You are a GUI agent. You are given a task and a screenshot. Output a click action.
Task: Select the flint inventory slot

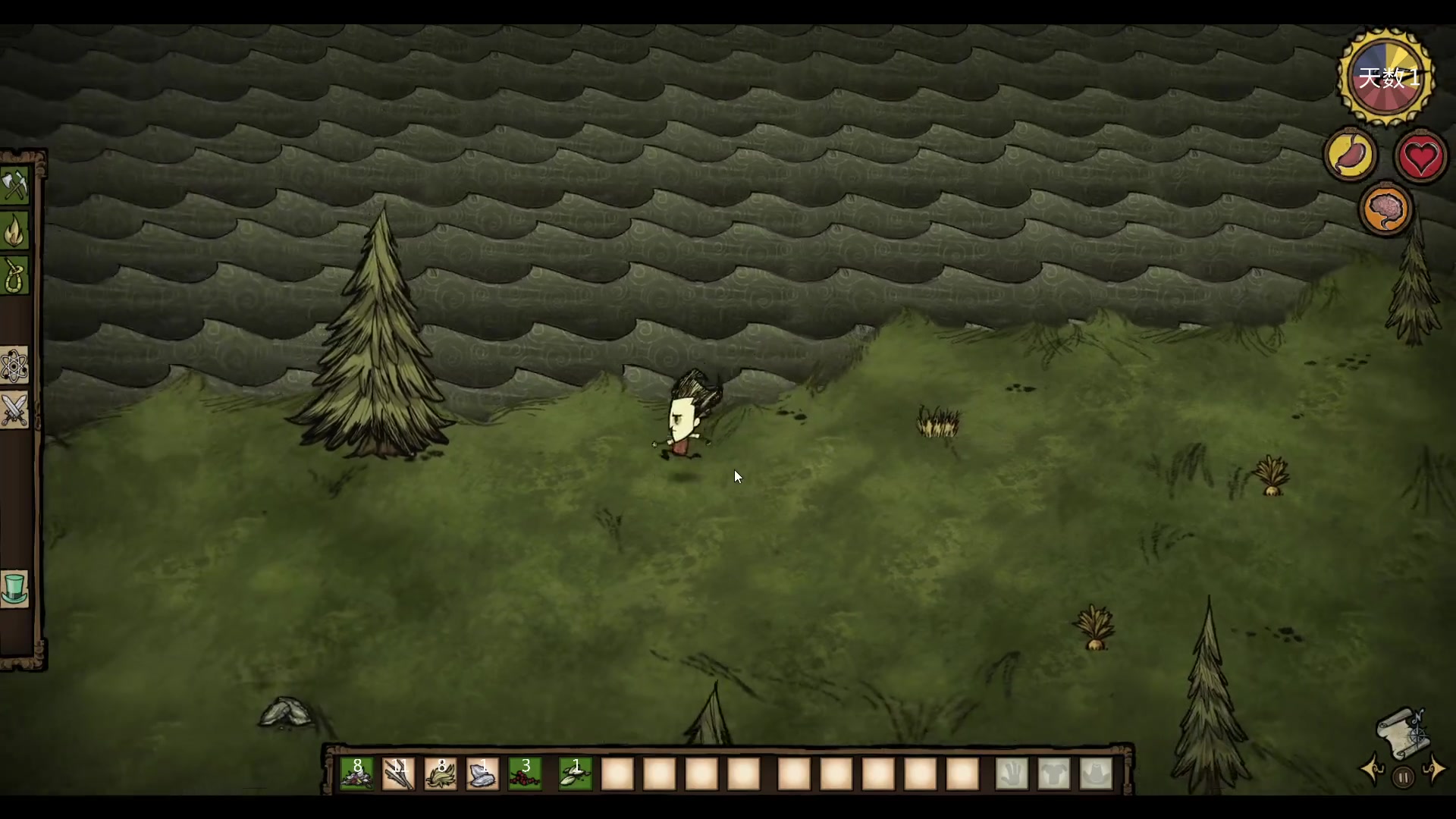(483, 773)
